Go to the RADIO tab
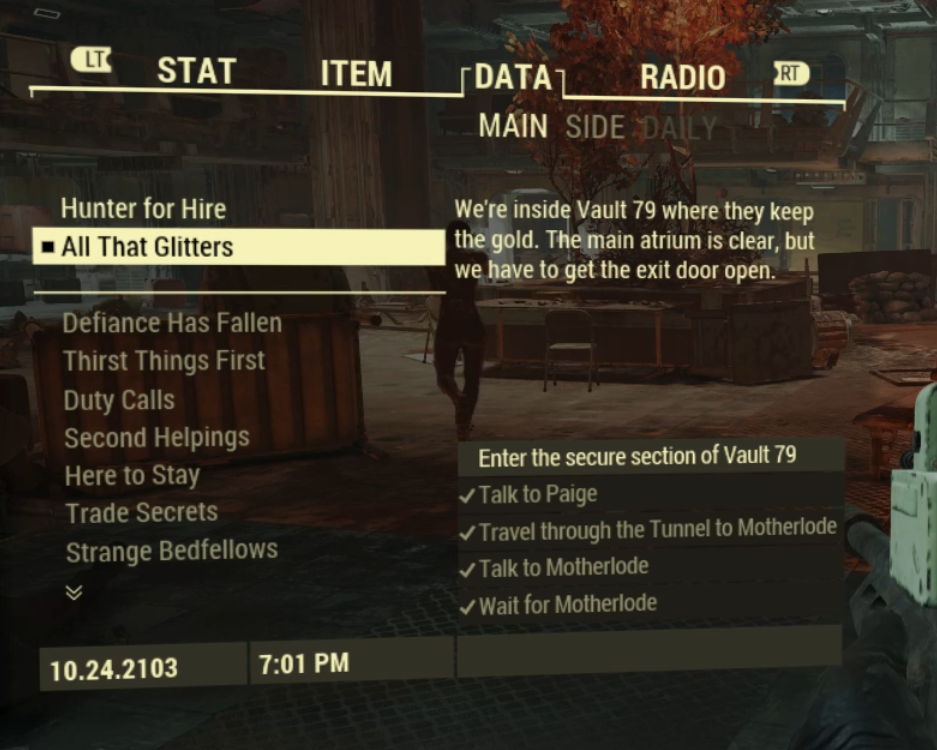The image size is (937, 750). click(x=682, y=77)
